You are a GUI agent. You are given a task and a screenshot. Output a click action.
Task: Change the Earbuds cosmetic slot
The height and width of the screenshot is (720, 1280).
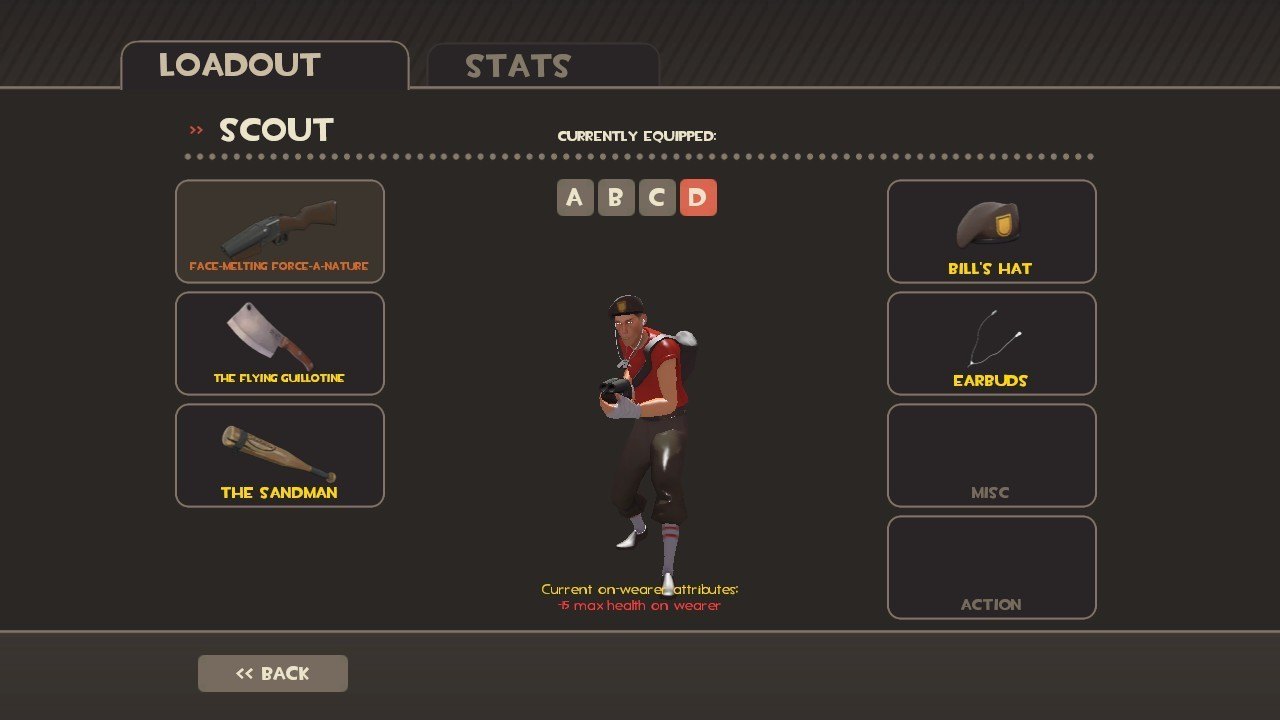pos(991,343)
